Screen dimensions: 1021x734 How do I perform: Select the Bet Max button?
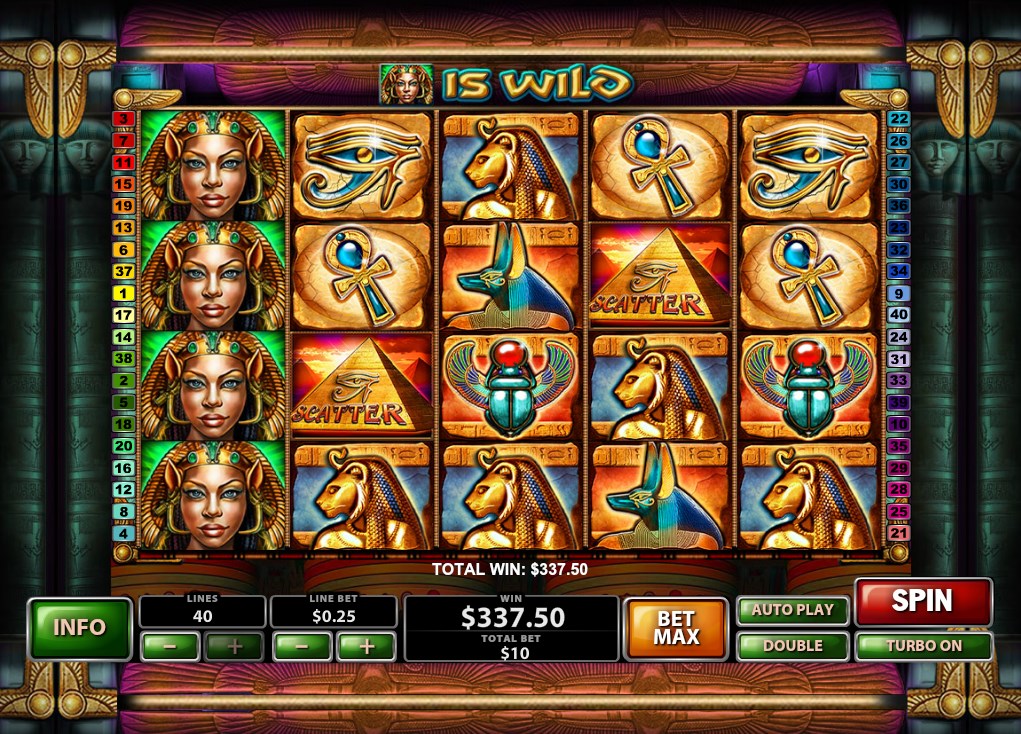(x=676, y=628)
